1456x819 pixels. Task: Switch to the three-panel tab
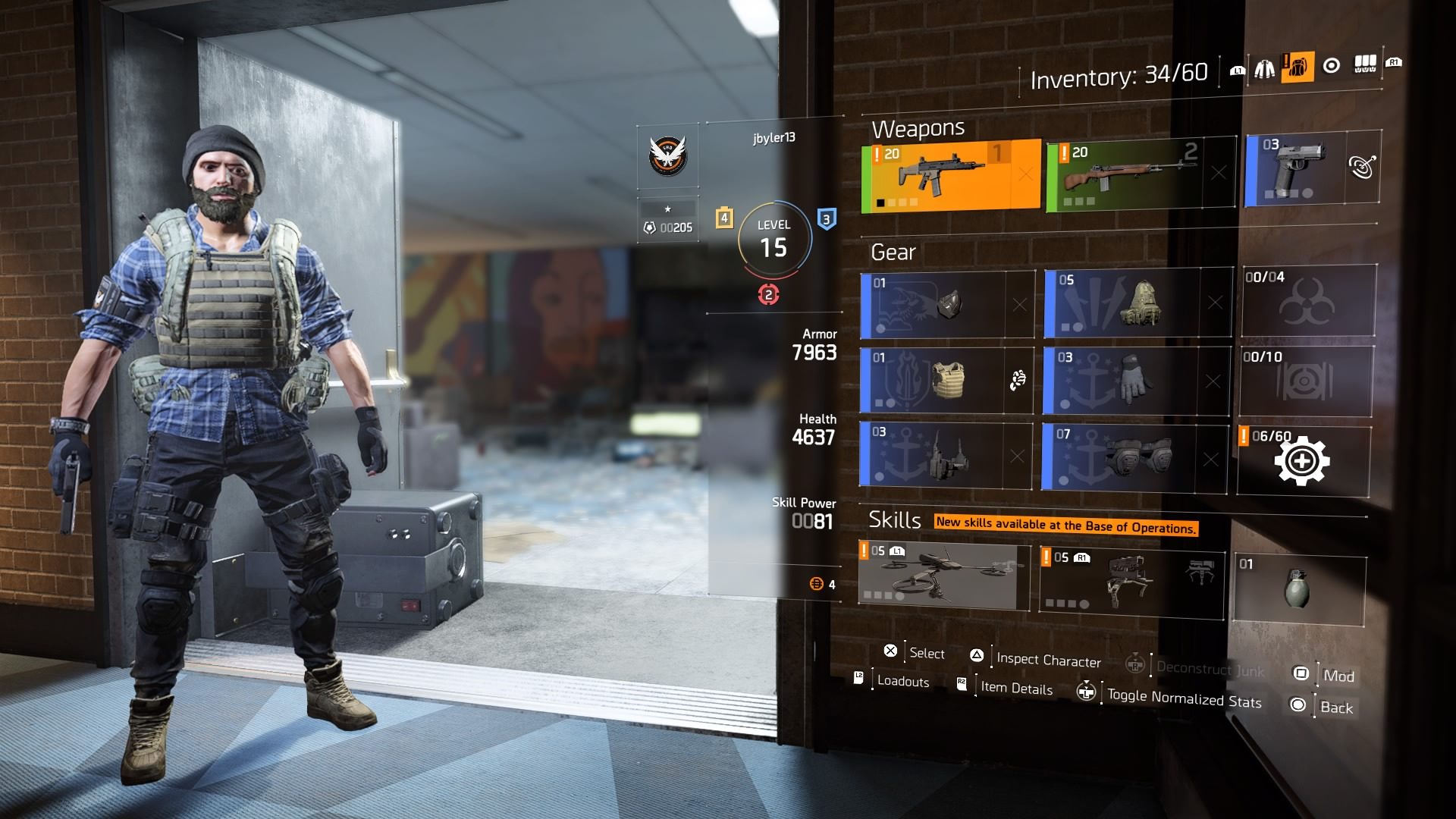coord(1365,64)
